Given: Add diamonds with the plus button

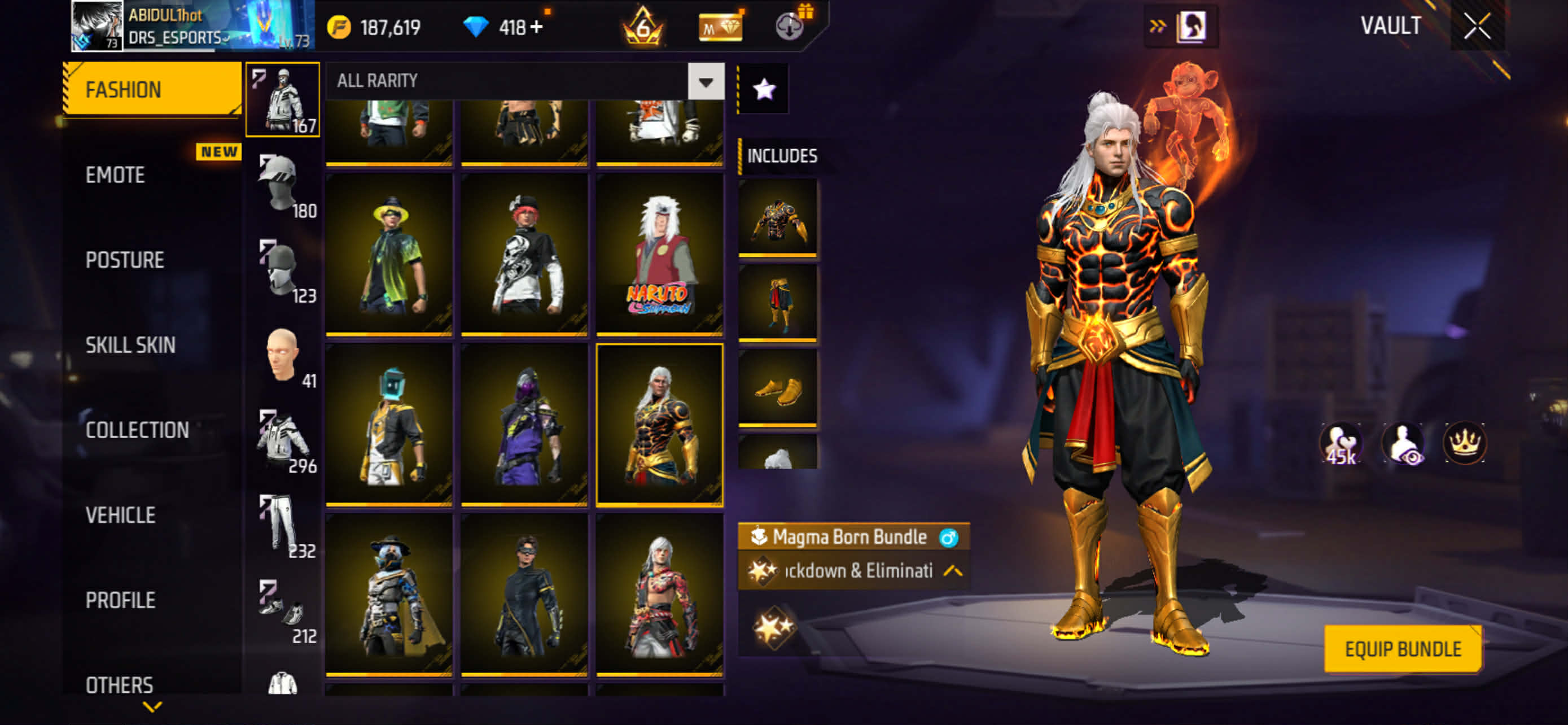Looking at the screenshot, I should [x=536, y=28].
